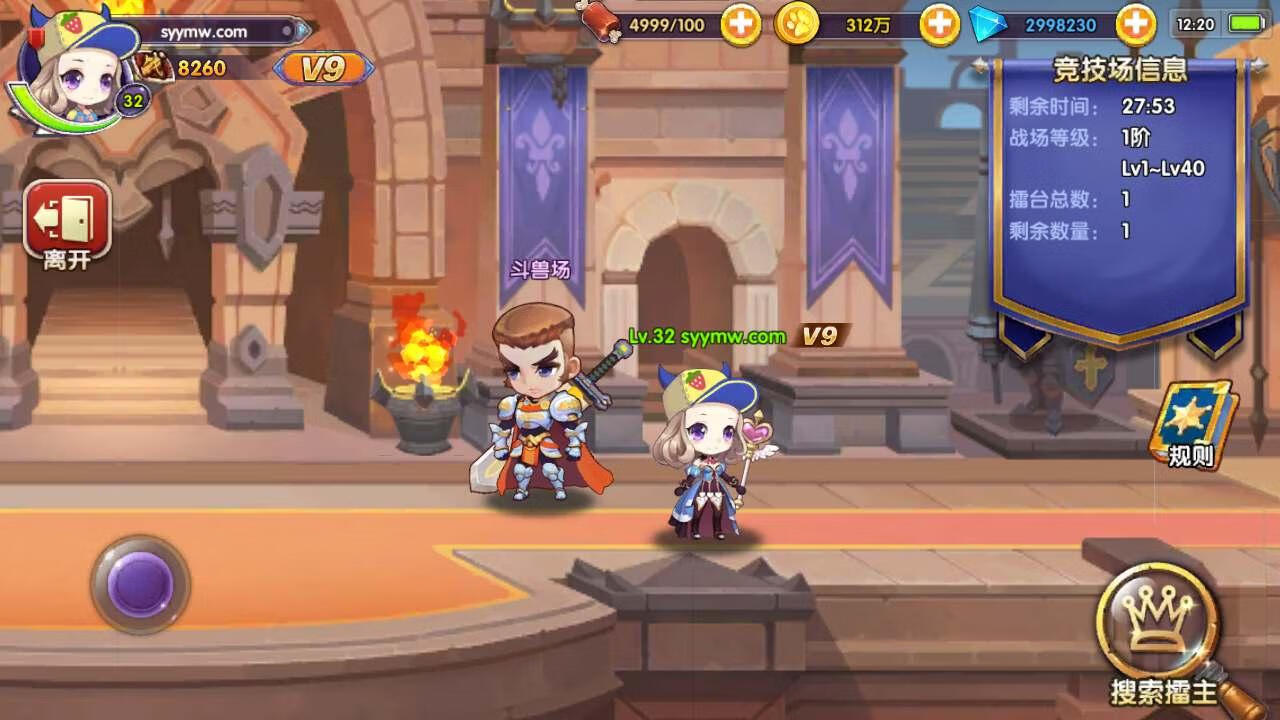This screenshot has width=1280, height=720.
Task: Buy diamonds with the plus button
Action: pyautogui.click(x=1136, y=25)
